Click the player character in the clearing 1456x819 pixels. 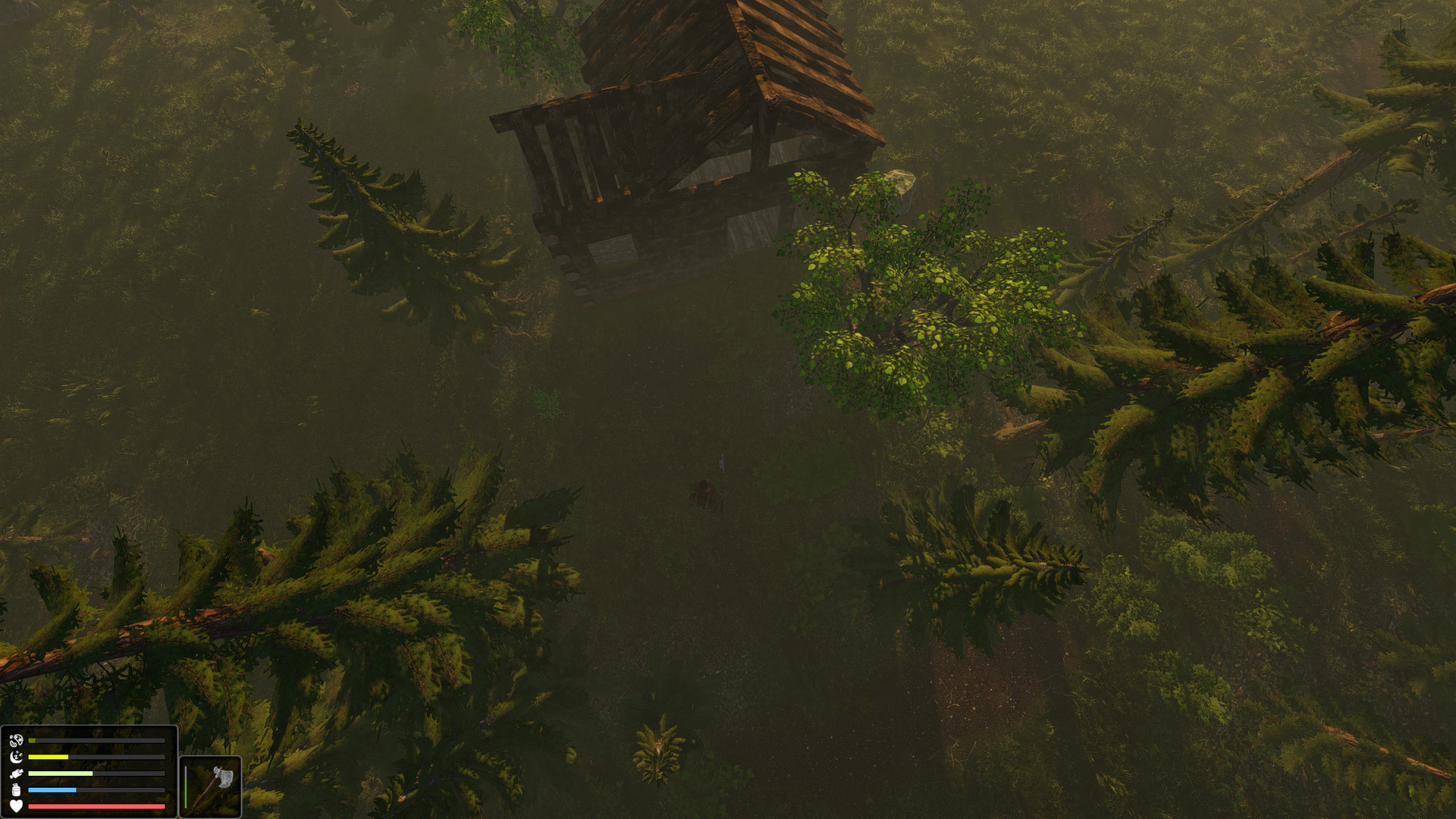pos(704,494)
